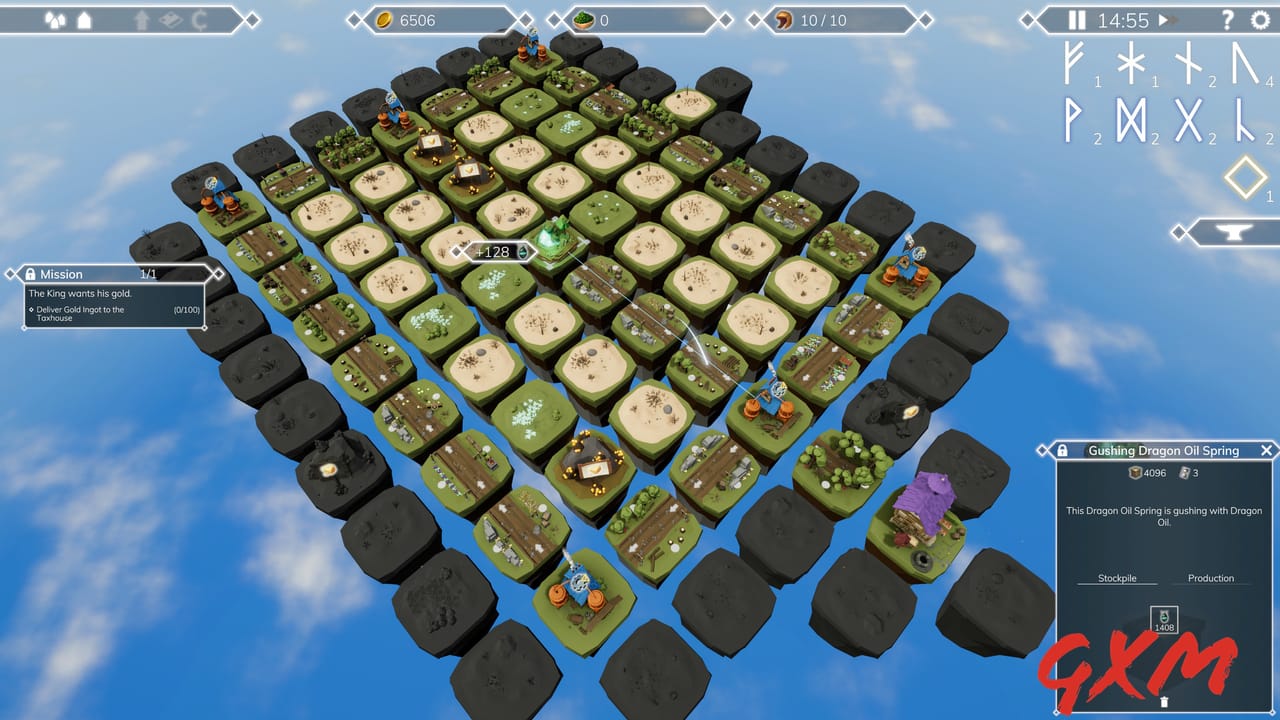Select the X-shaped rune with count 2
This screenshot has width=1280, height=720.
click(1189, 119)
